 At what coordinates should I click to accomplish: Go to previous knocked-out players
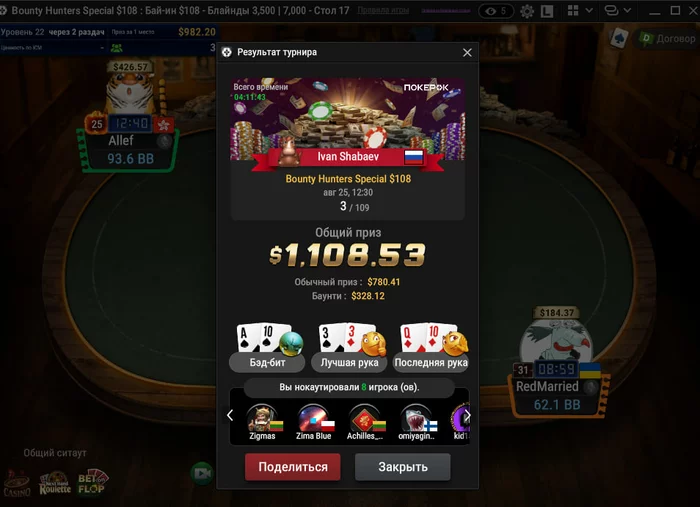click(x=230, y=415)
